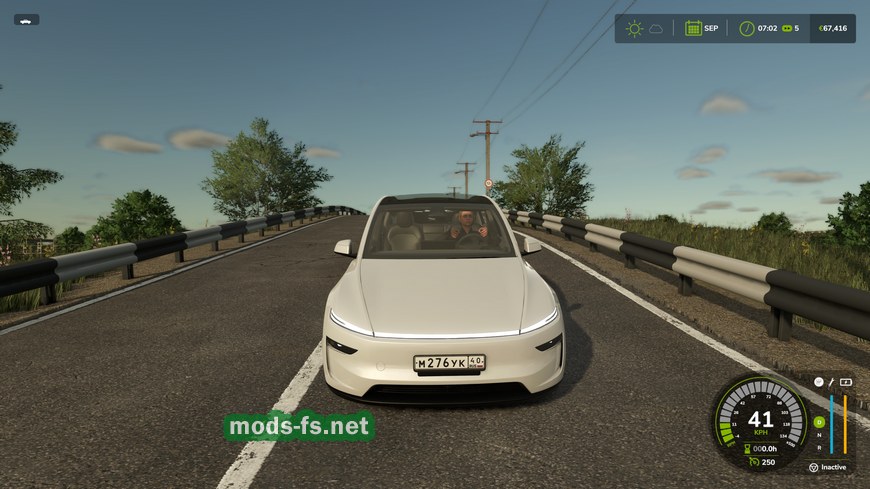This screenshot has width=870, height=489.
Task: Open the mods-fs.net watermark link
Action: click(x=299, y=427)
